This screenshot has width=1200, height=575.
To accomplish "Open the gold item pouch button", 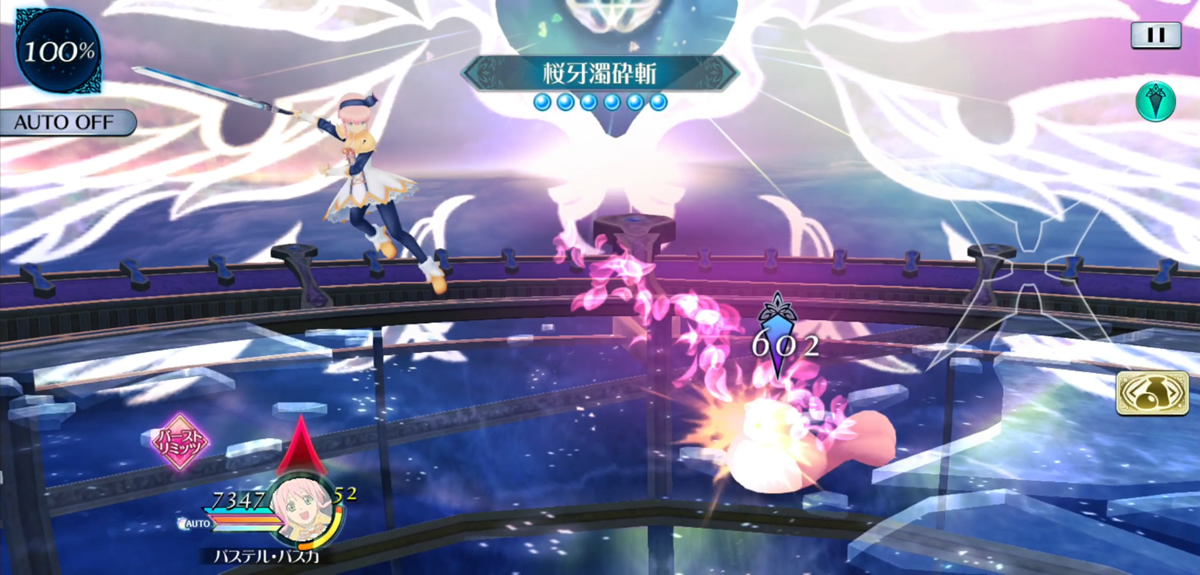I will click(x=1145, y=393).
